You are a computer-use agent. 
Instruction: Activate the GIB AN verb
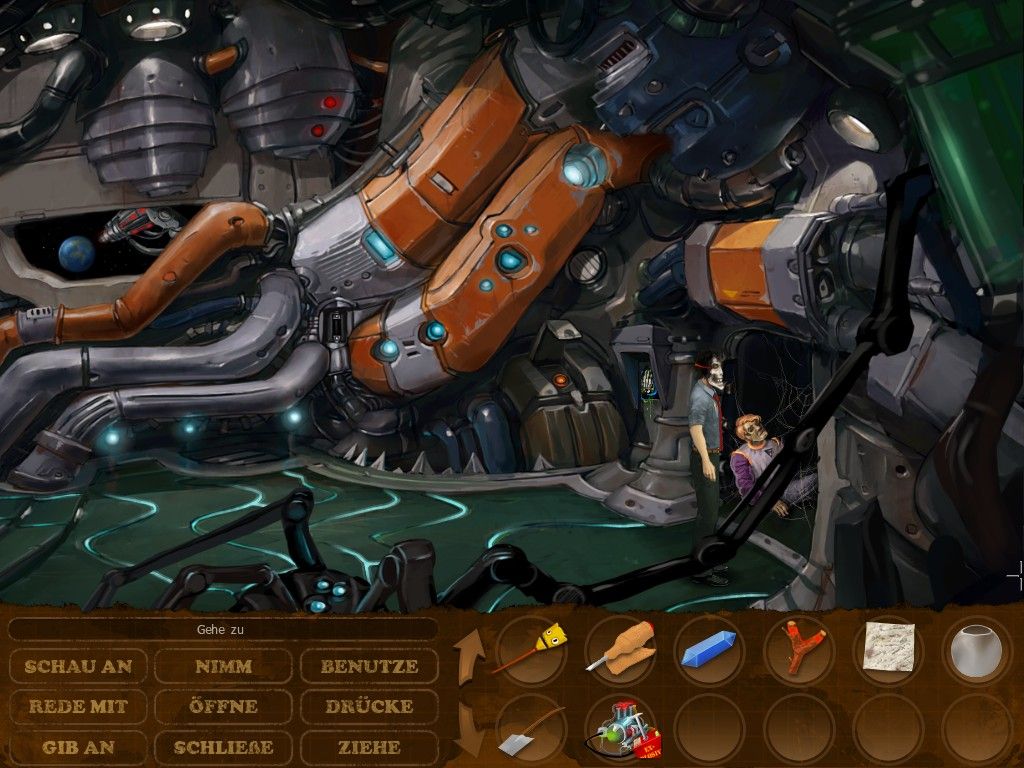78,747
